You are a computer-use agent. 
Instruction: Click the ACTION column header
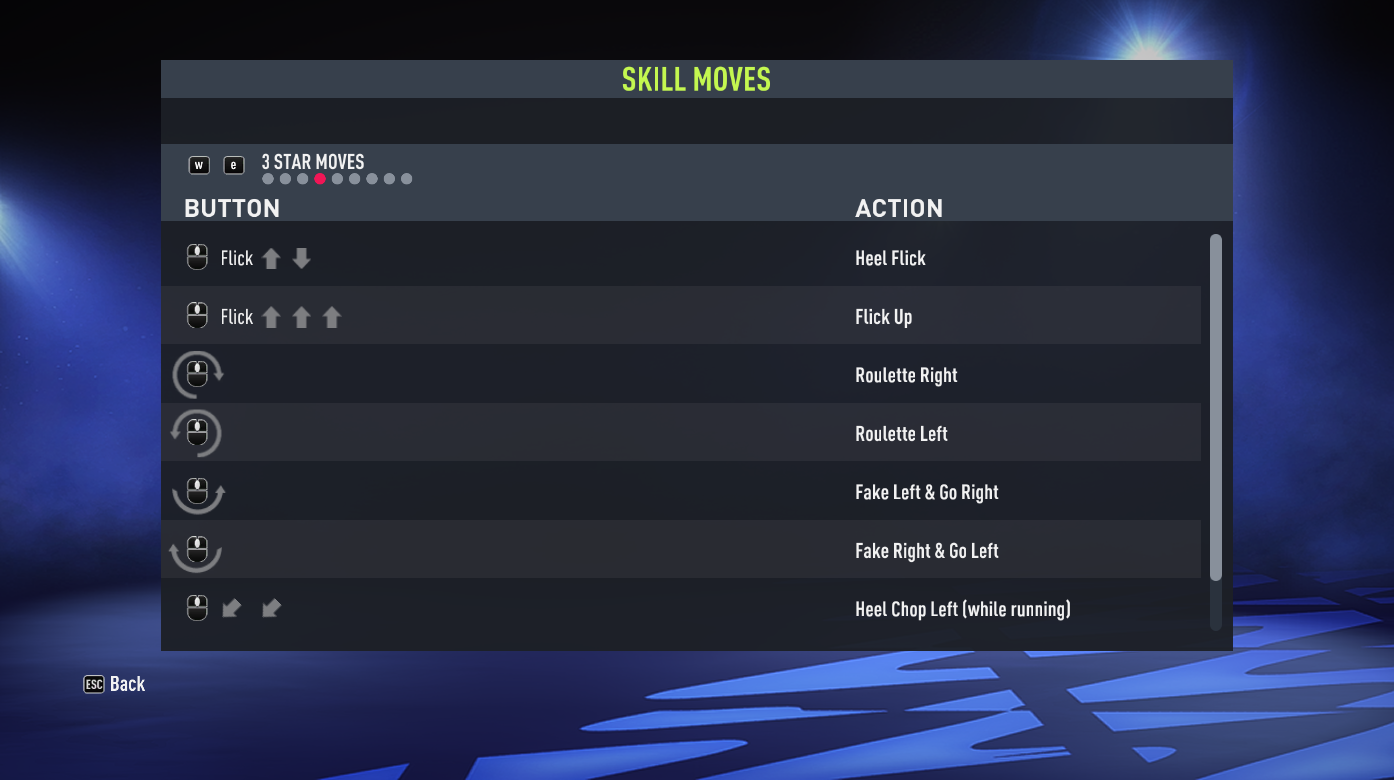tap(899, 208)
